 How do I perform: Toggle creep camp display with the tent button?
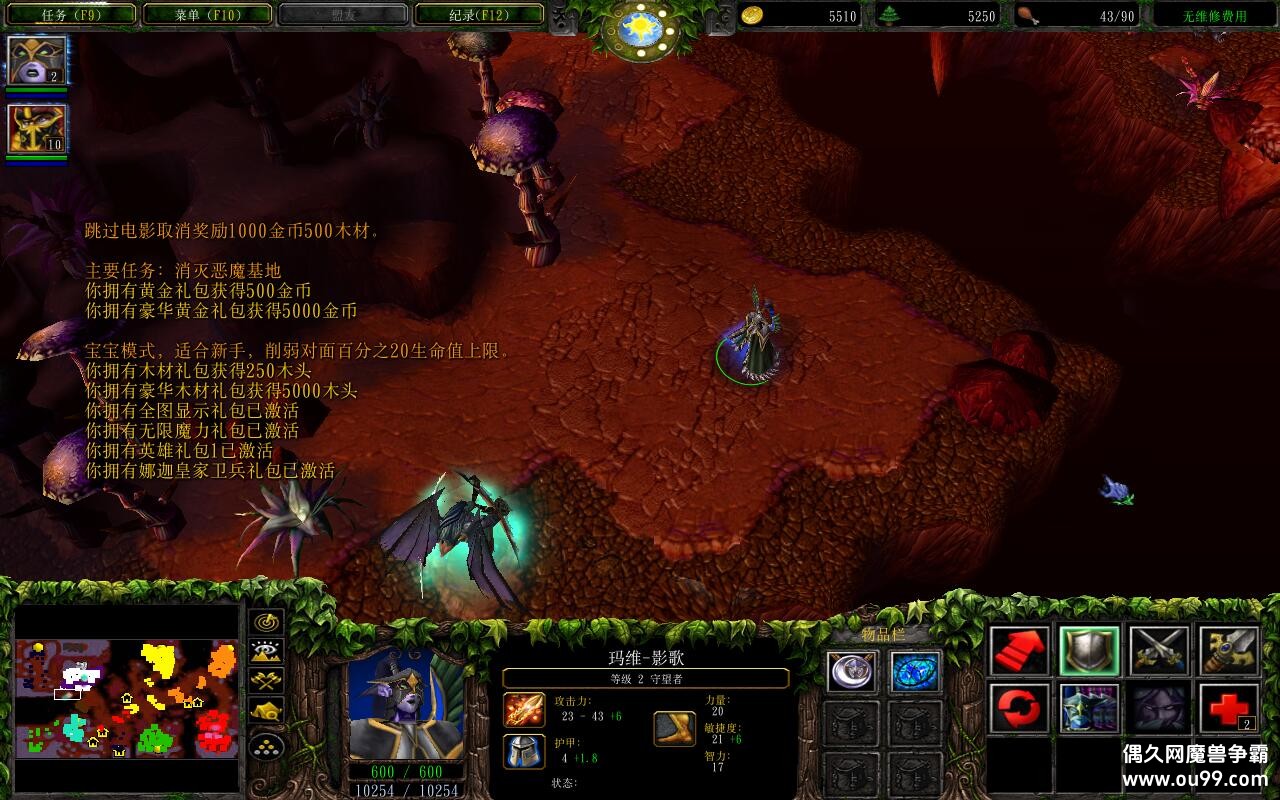[267, 712]
